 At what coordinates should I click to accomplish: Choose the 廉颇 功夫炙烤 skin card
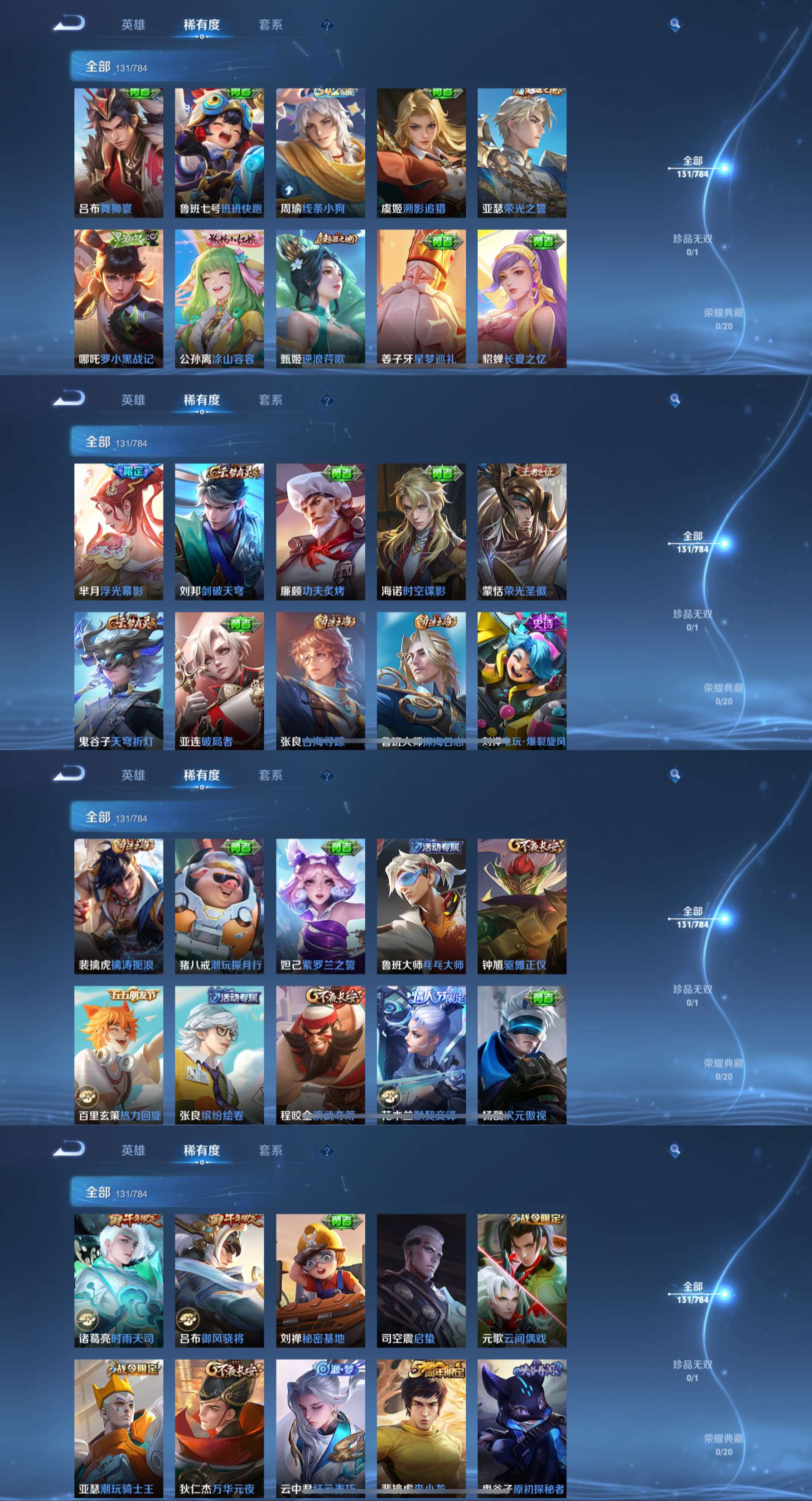pyautogui.click(x=320, y=531)
